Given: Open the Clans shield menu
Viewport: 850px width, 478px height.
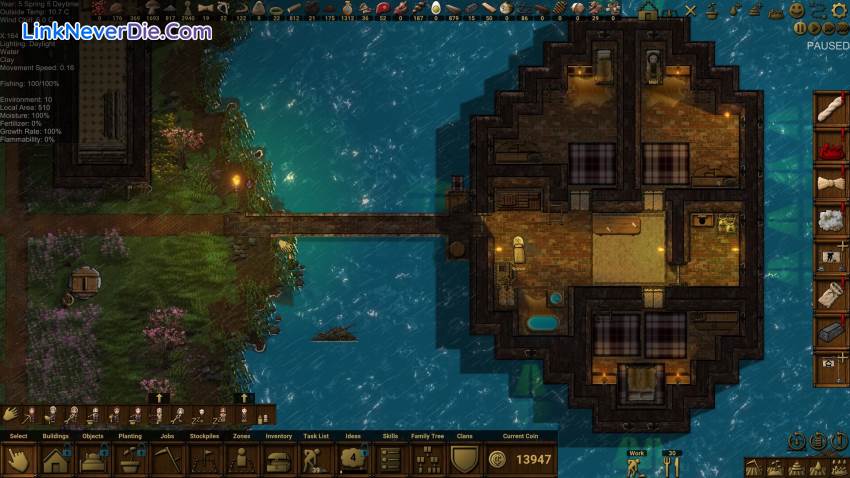Looking at the screenshot, I should [464, 459].
